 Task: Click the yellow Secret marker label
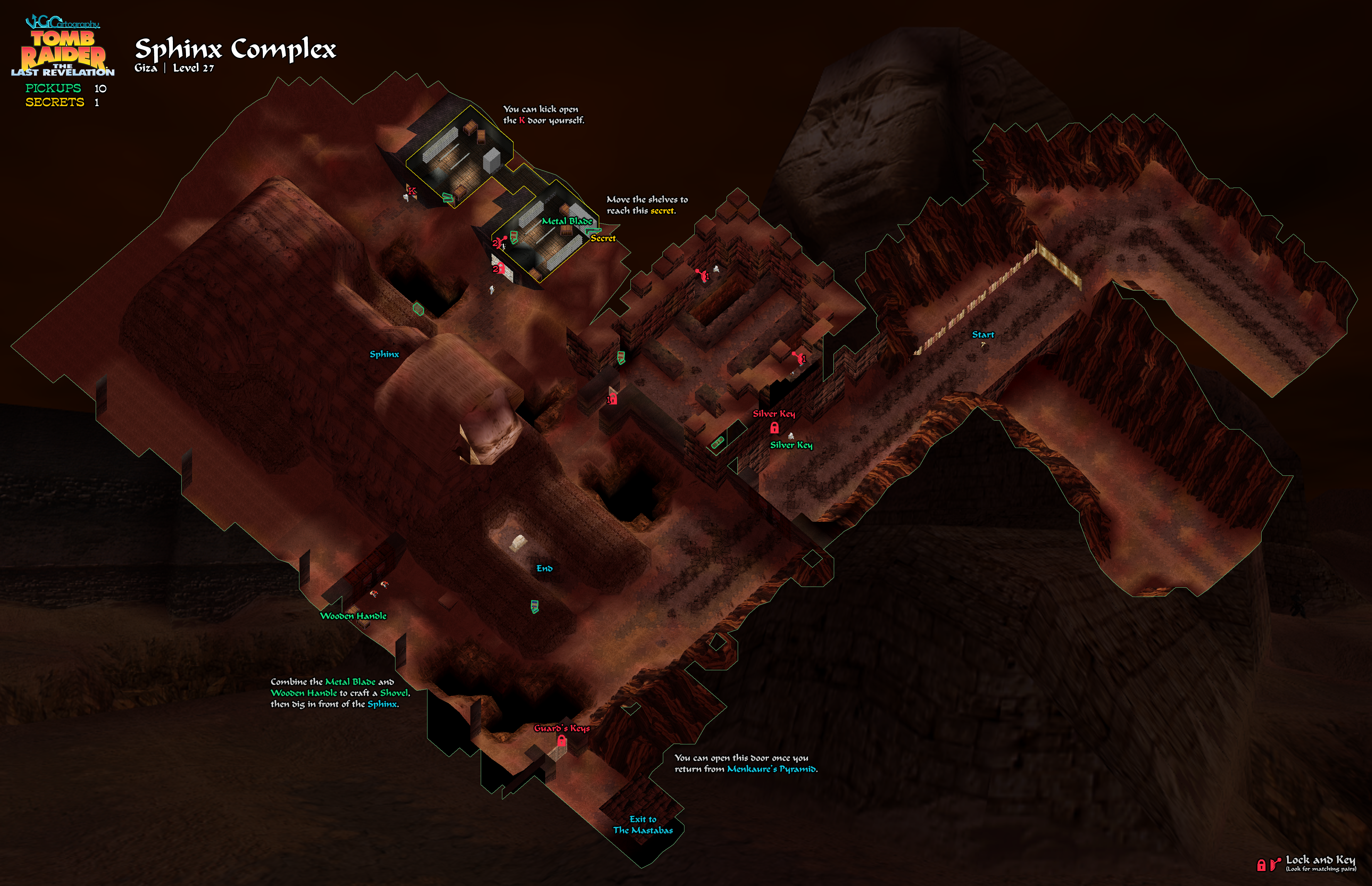(603, 238)
